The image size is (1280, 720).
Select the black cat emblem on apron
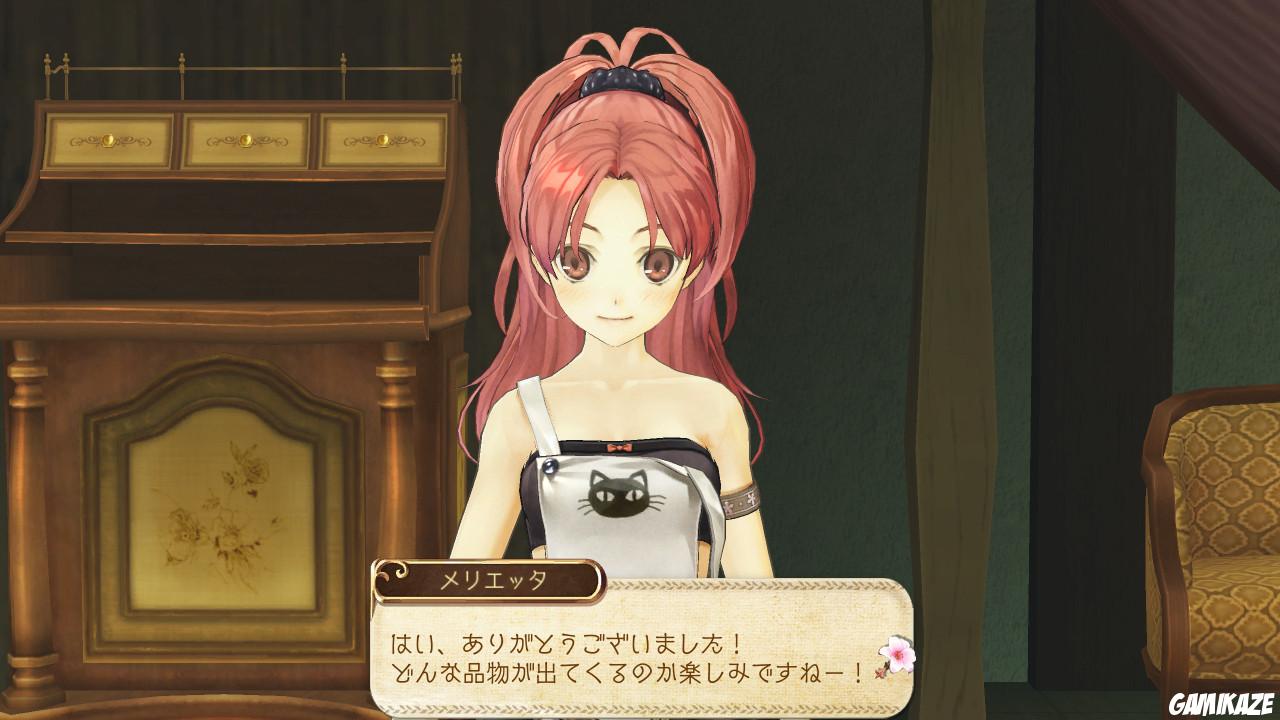618,494
